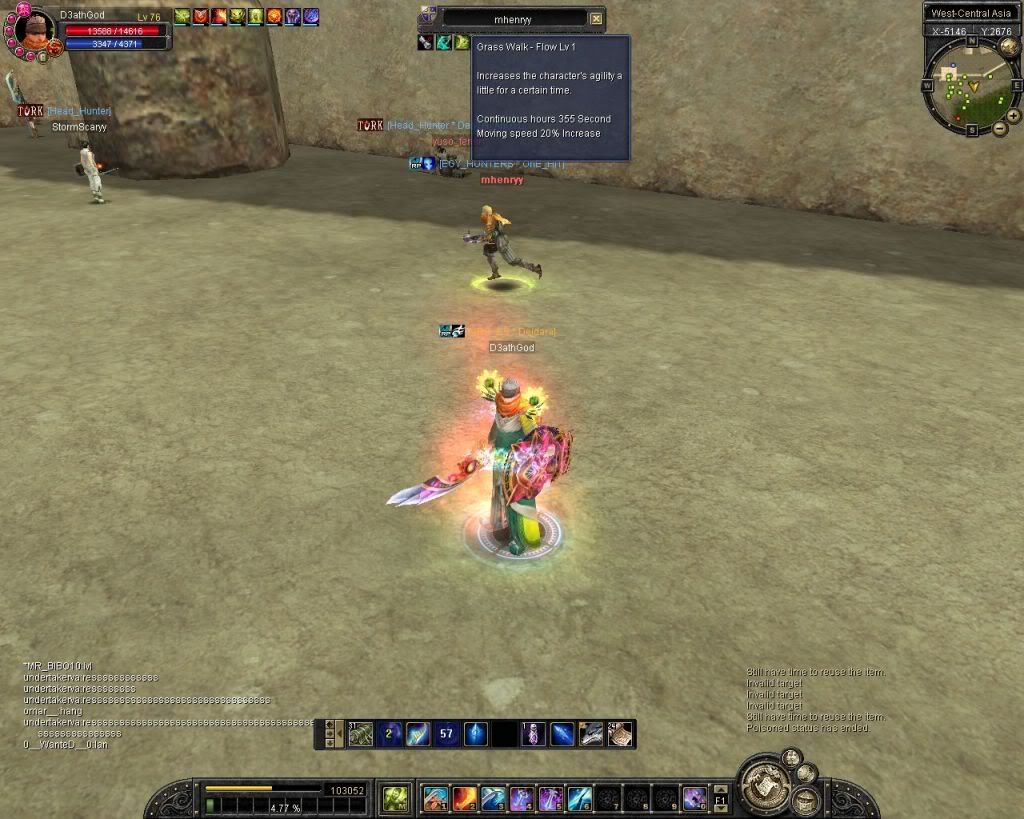
Task: Close the mhenryy target window
Action: pyautogui.click(x=596, y=18)
